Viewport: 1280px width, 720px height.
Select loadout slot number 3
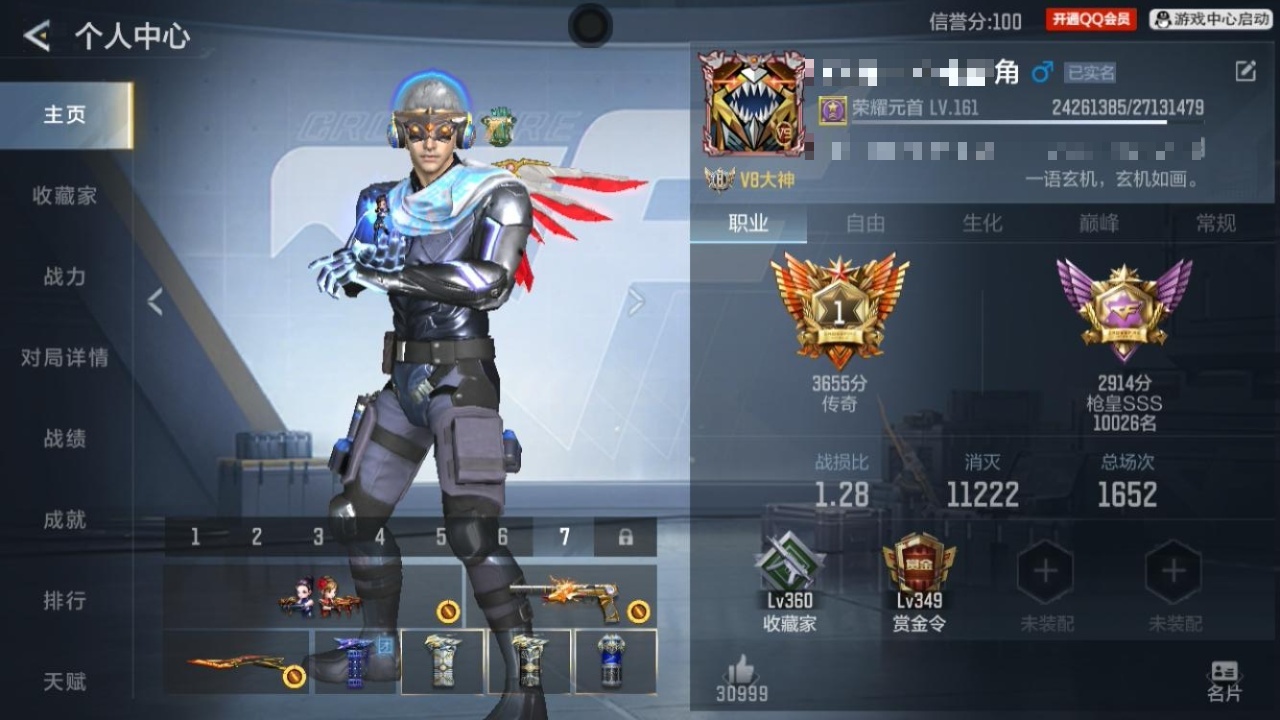tap(318, 538)
